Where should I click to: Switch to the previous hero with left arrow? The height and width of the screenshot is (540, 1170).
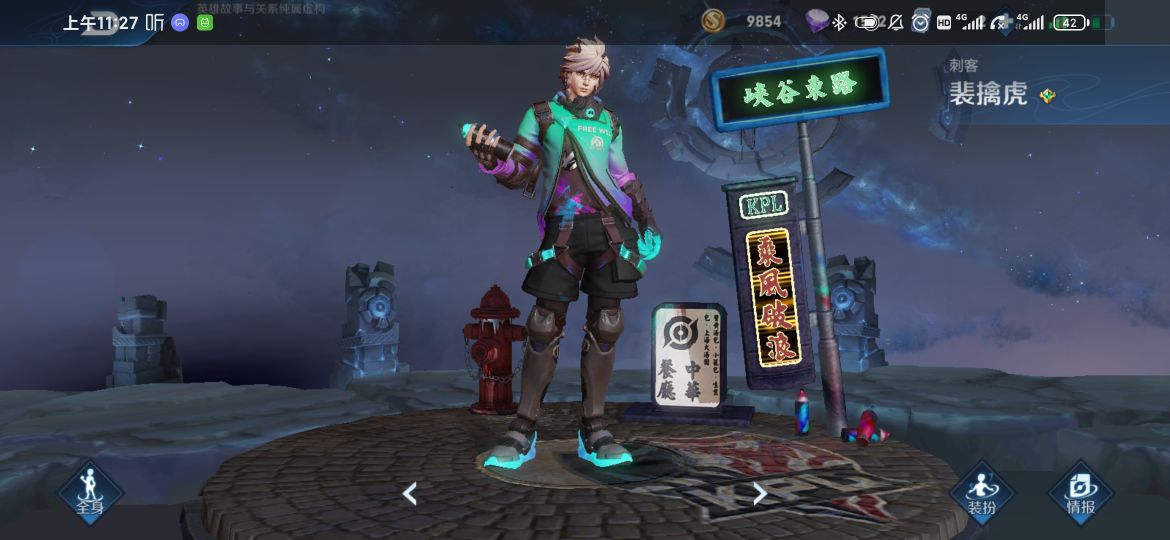click(409, 493)
